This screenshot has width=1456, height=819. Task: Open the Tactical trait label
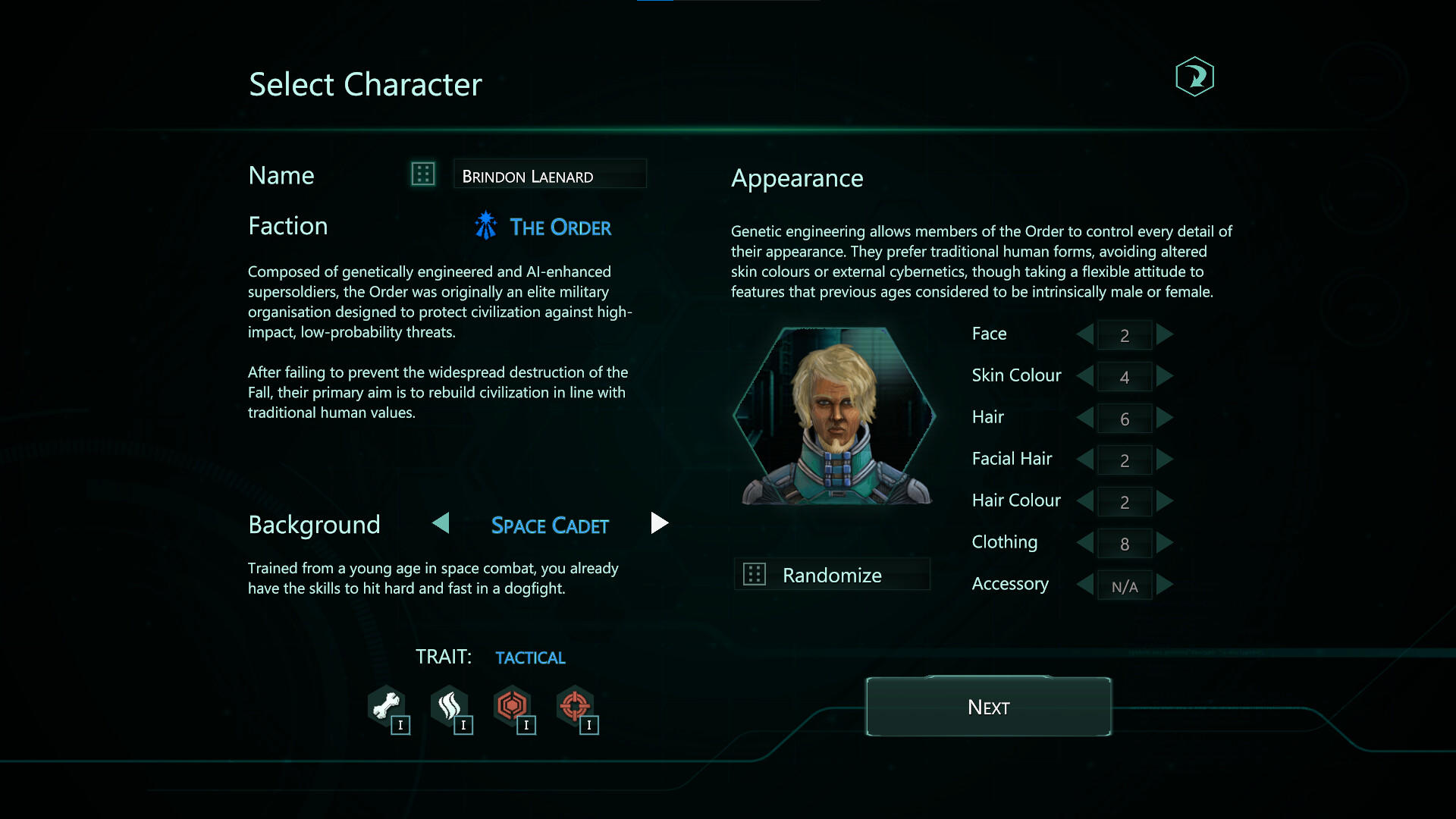[x=530, y=657]
